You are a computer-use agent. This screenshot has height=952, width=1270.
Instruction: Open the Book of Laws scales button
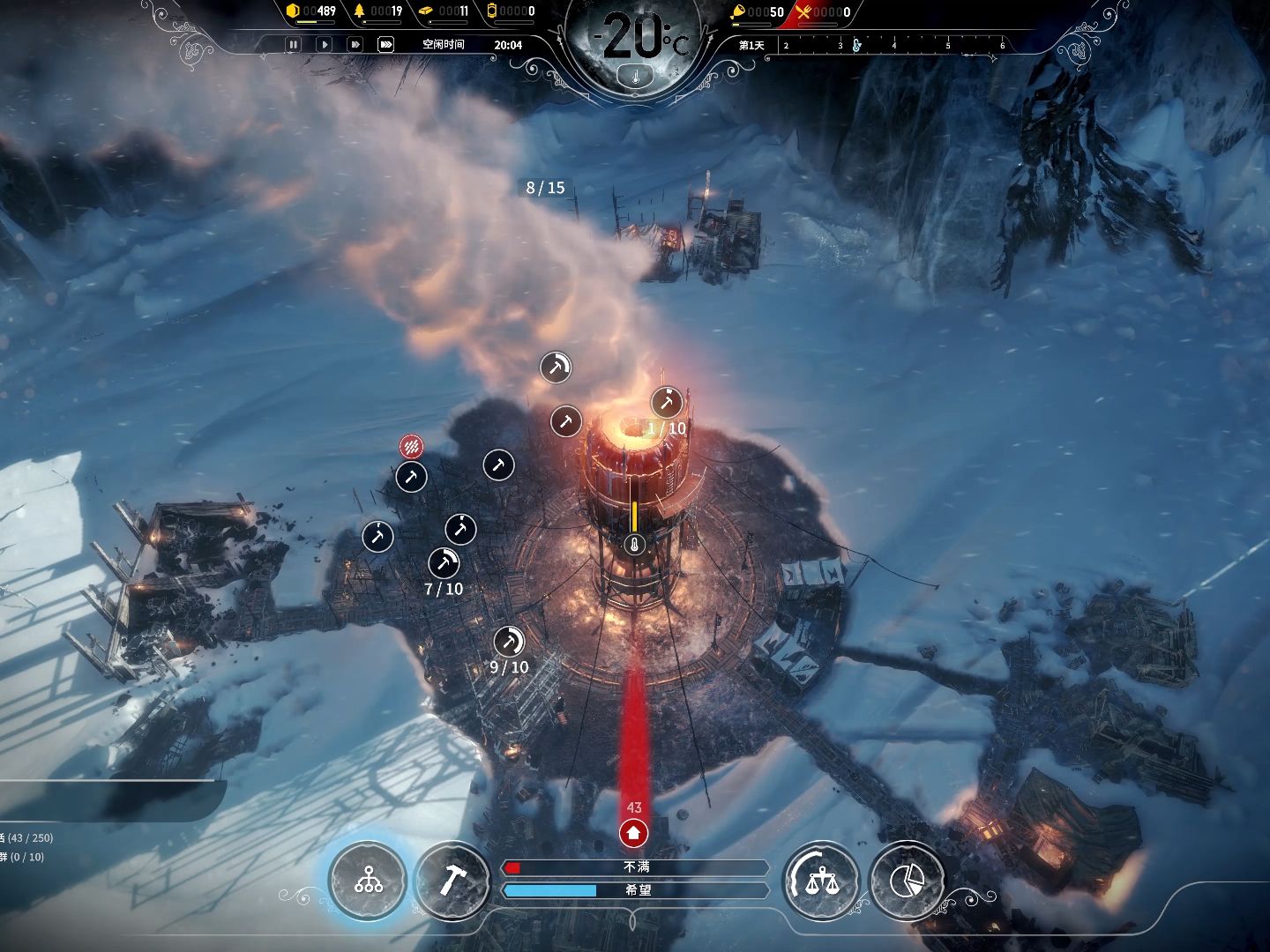[x=821, y=879]
